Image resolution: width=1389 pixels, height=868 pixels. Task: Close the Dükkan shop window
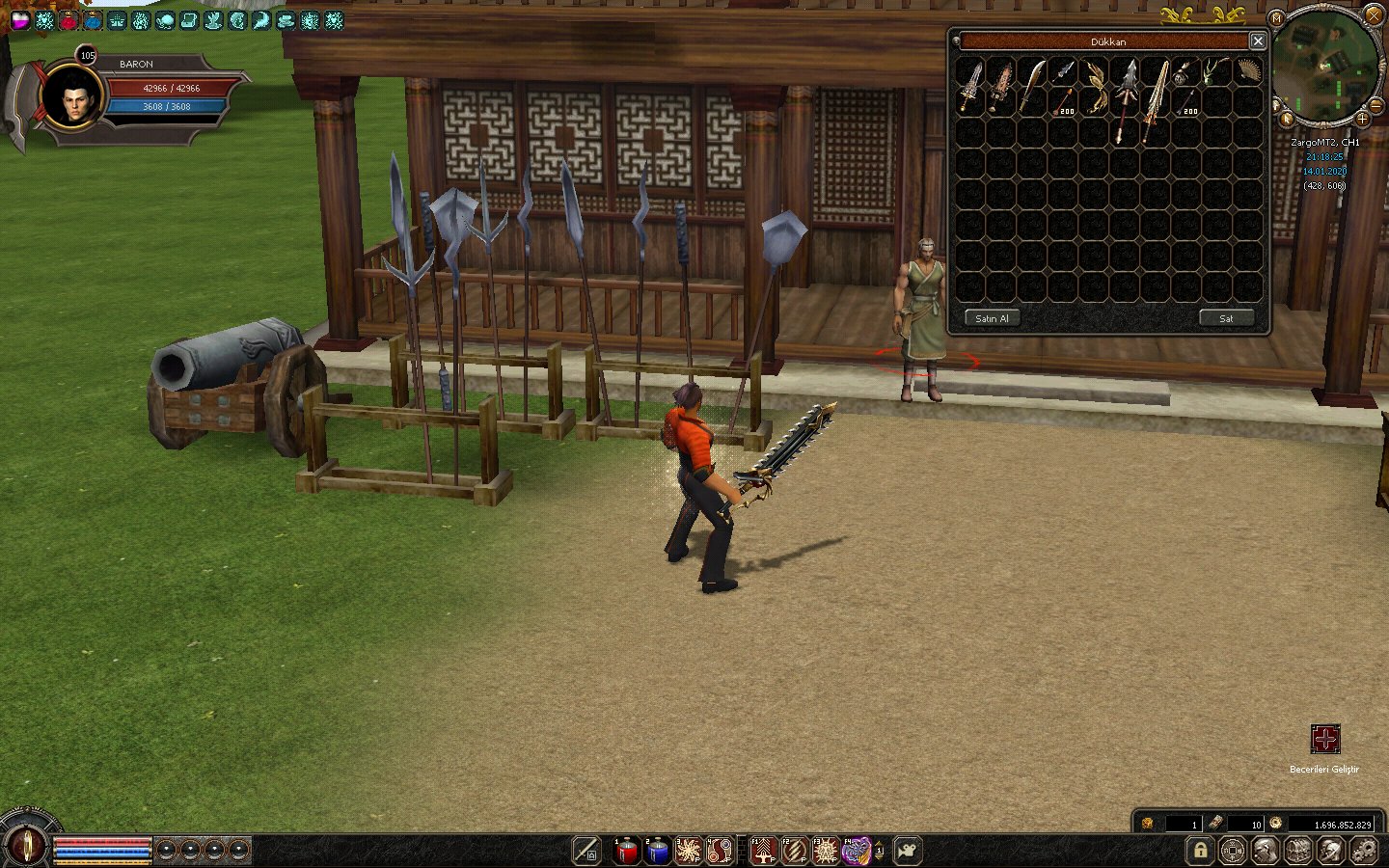[x=1258, y=41]
